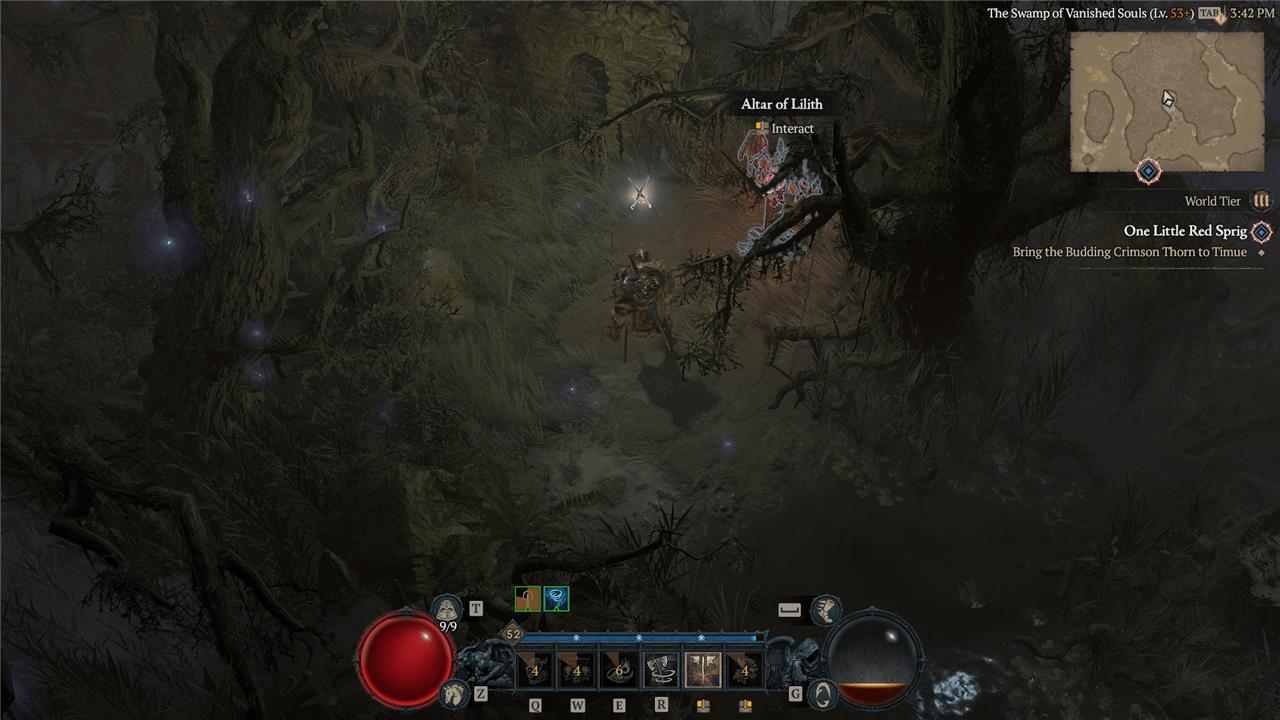This screenshot has height=720, width=1280.
Task: Use the horse mount icon
Action: point(453,692)
